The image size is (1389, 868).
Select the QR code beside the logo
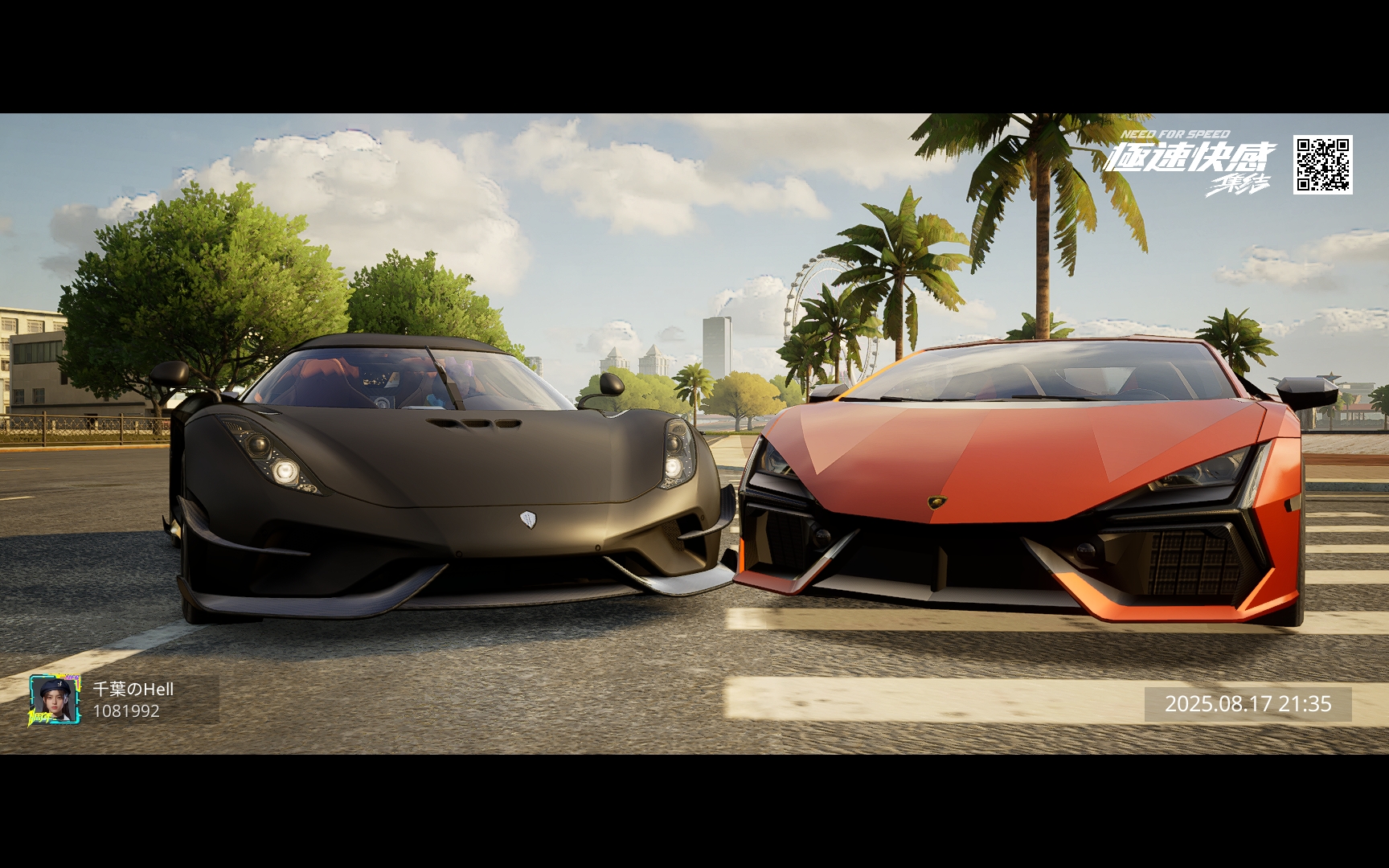[x=1322, y=165]
